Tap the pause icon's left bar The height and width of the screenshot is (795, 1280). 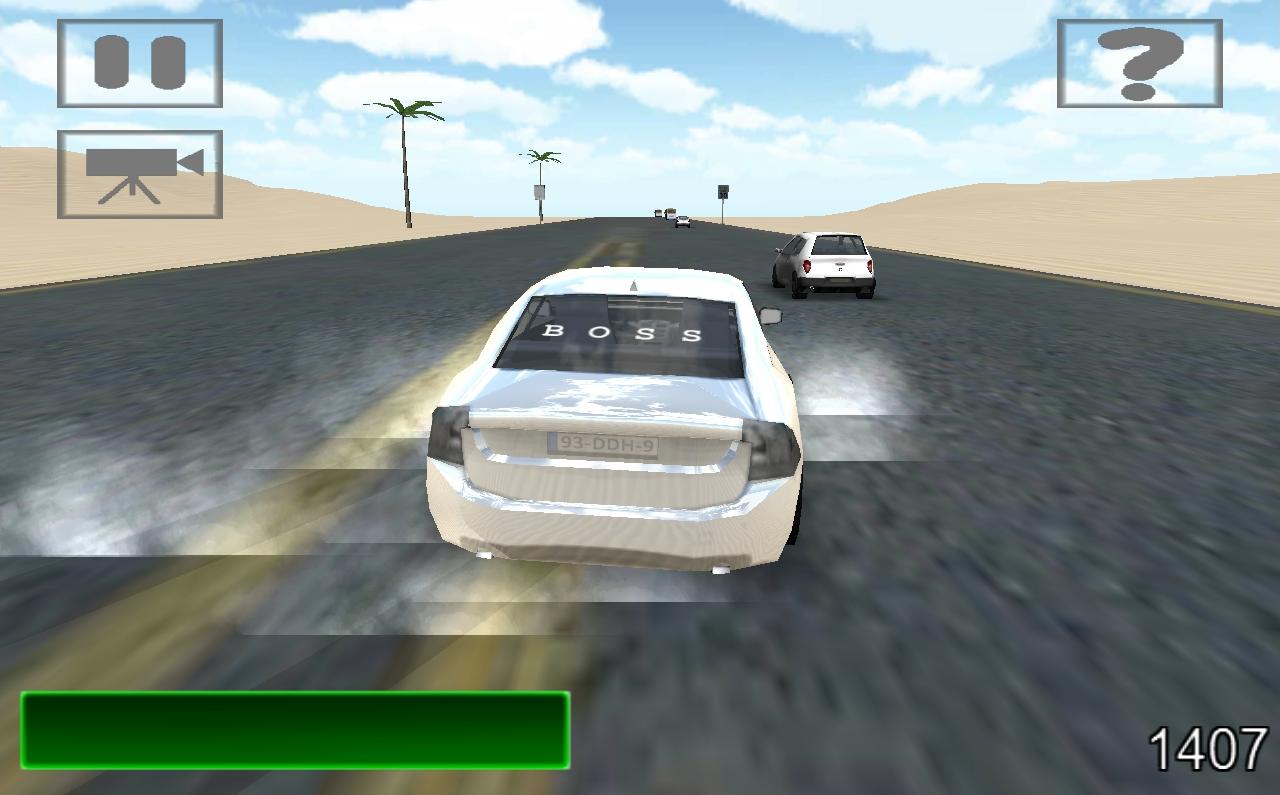(x=113, y=63)
